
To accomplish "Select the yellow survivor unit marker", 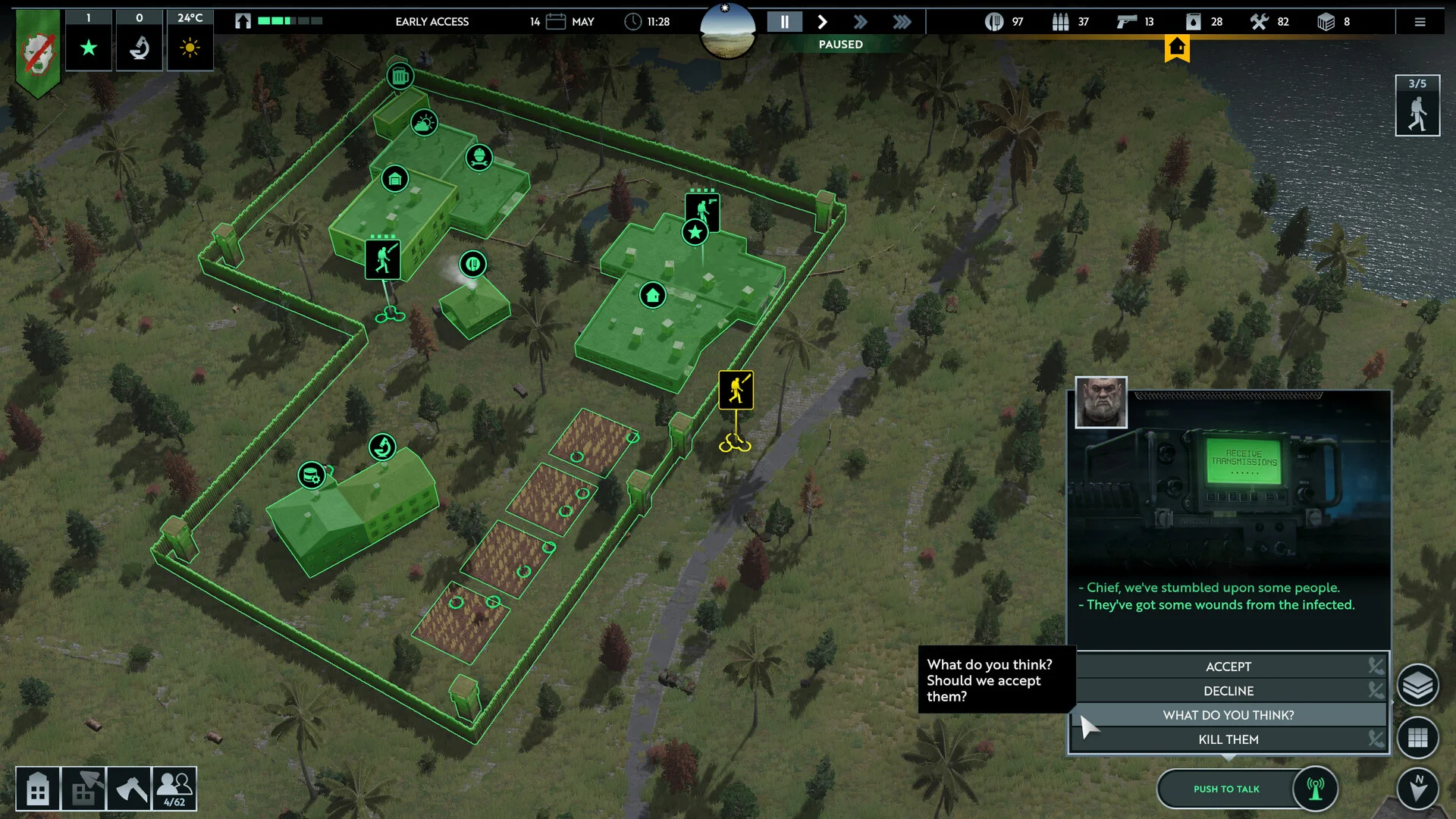I will (x=736, y=390).
